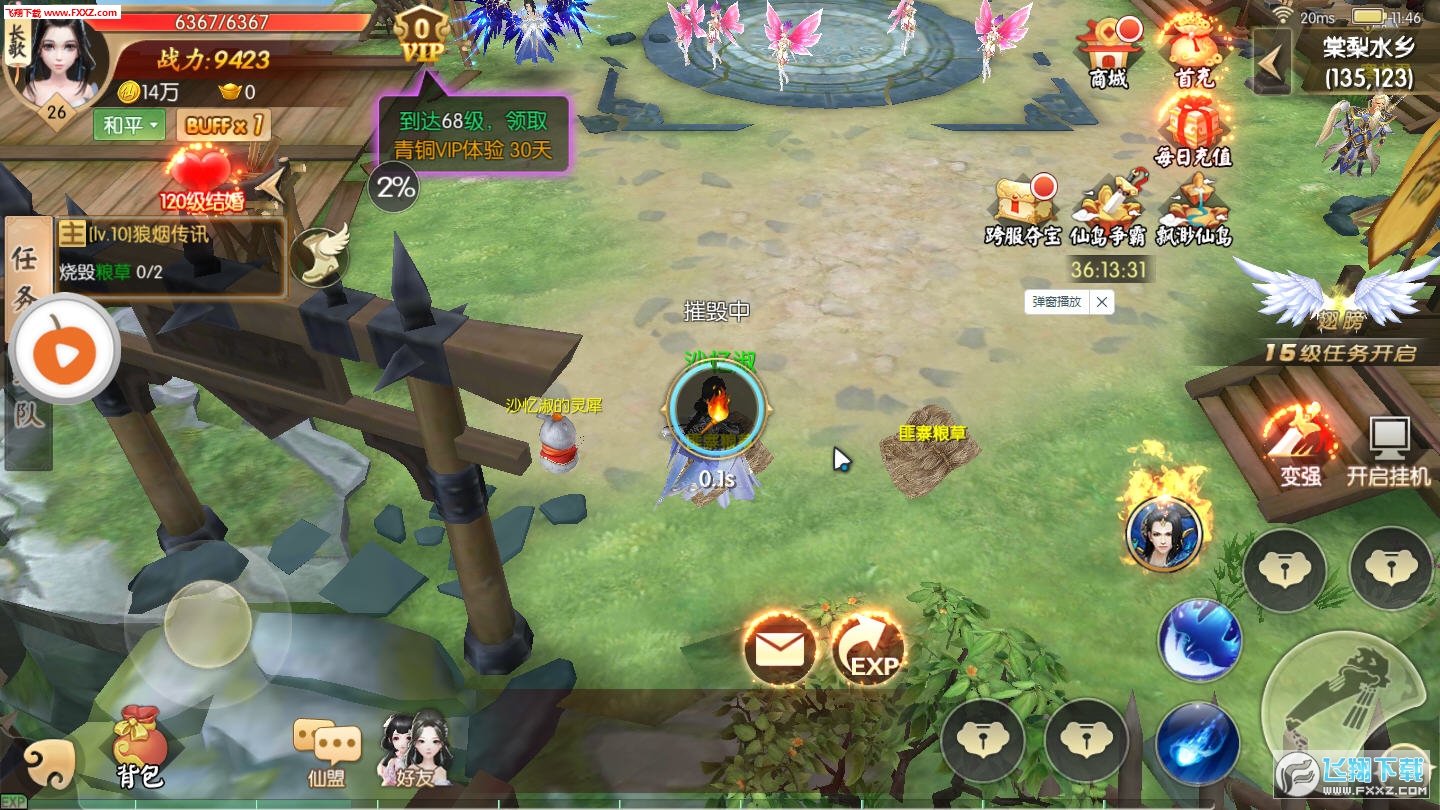Click the EXP bonus button
The width and height of the screenshot is (1440, 810).
click(868, 650)
